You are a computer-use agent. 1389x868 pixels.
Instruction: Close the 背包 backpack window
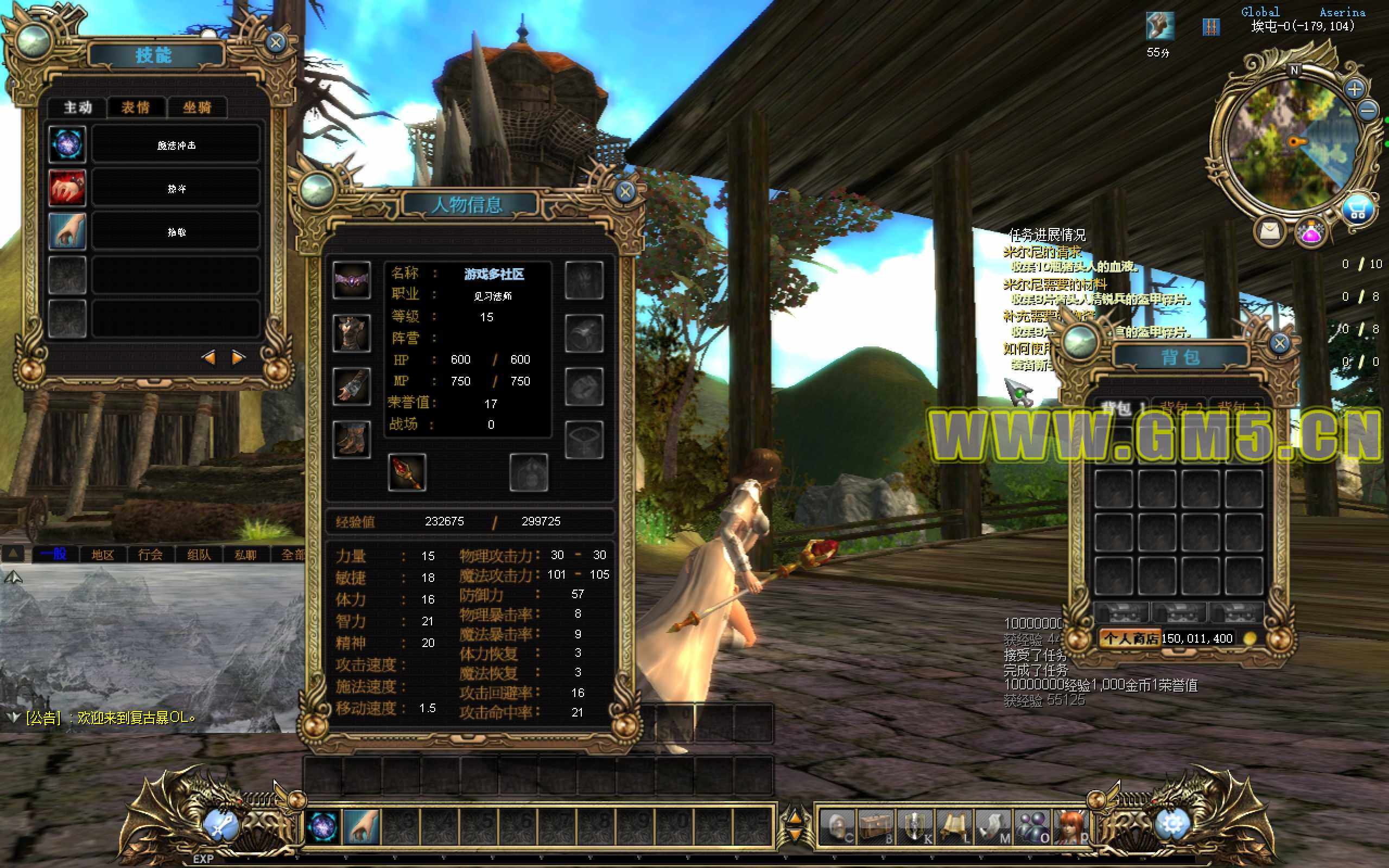coord(1279,344)
